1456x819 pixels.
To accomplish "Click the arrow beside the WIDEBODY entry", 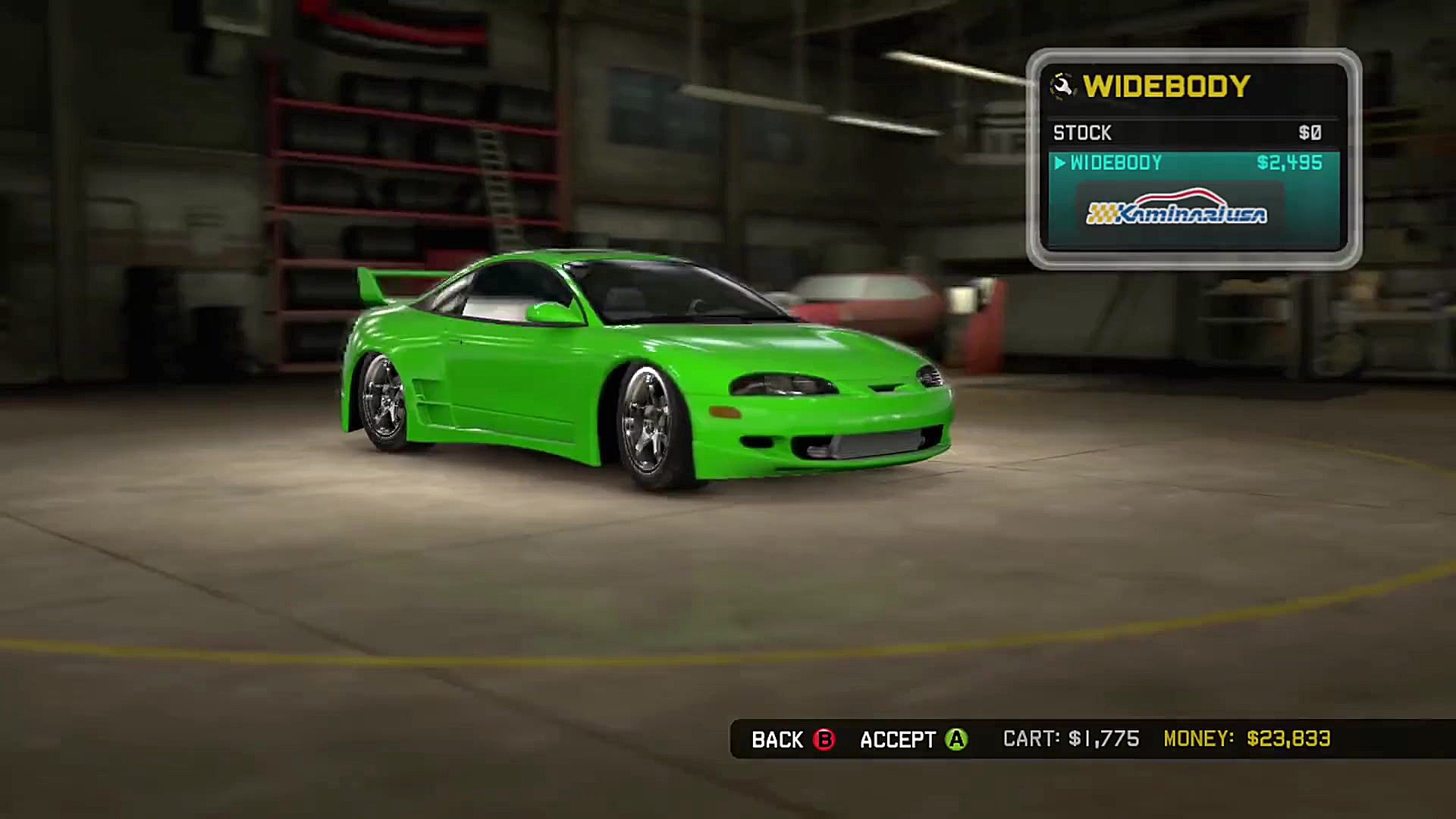I will pos(1061,164).
